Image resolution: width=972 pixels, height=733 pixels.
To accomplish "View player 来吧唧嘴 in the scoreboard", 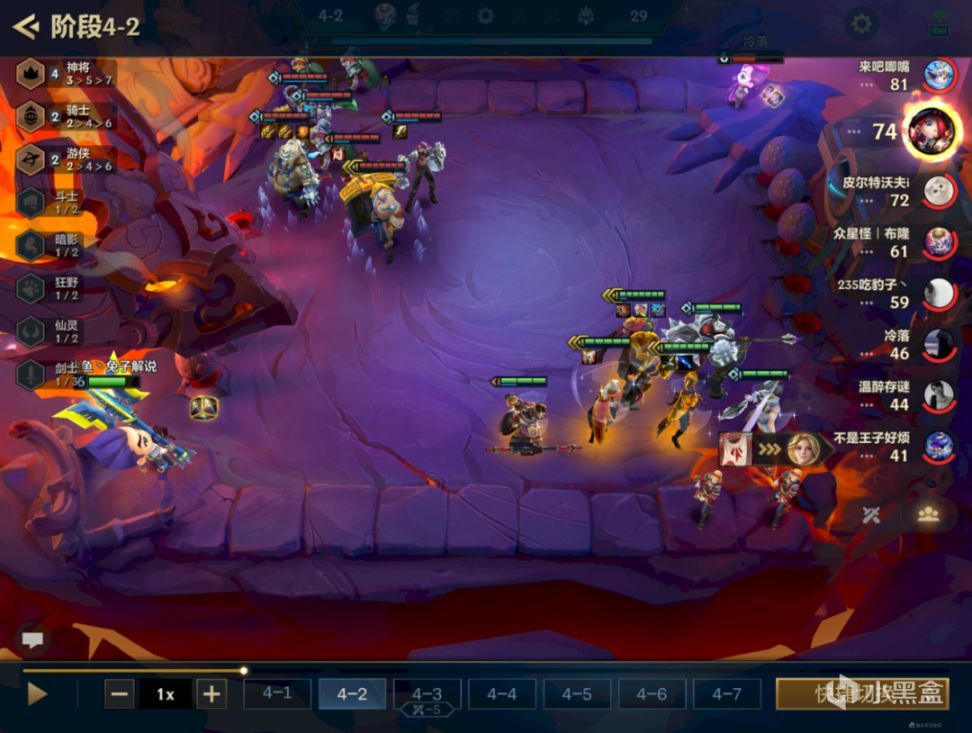I will click(x=938, y=75).
